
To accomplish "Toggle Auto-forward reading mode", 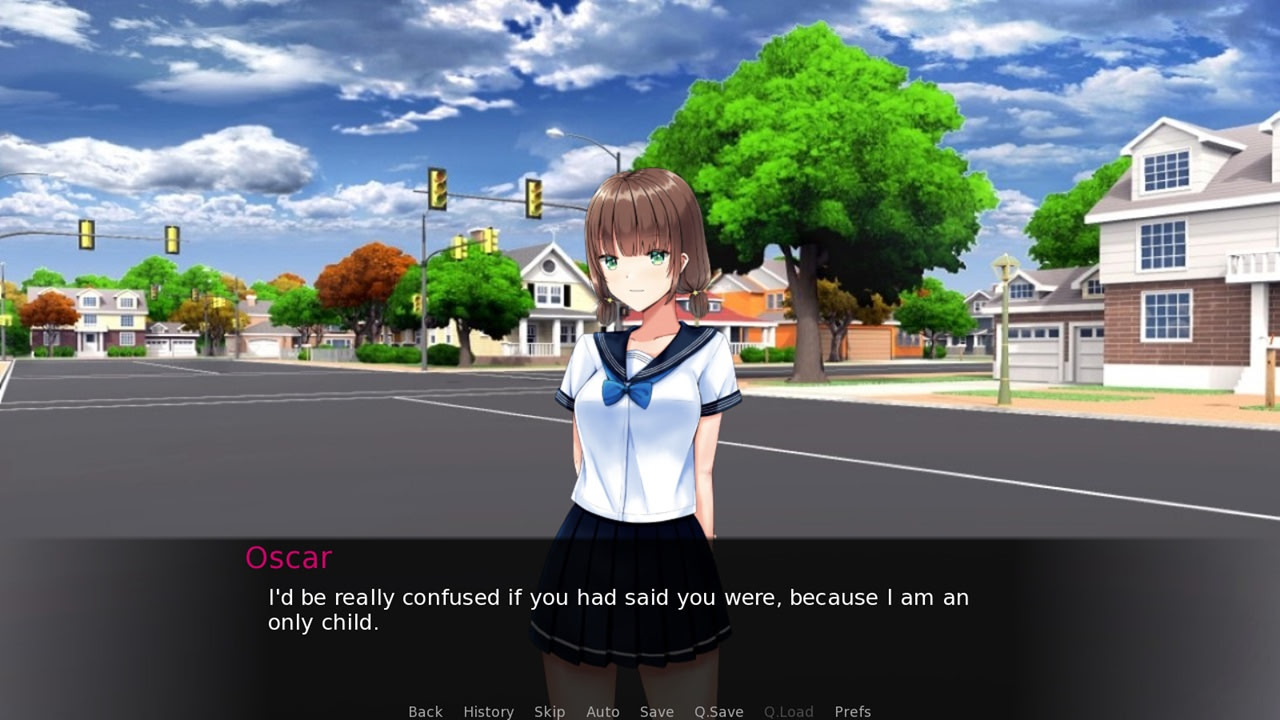I will click(603, 711).
